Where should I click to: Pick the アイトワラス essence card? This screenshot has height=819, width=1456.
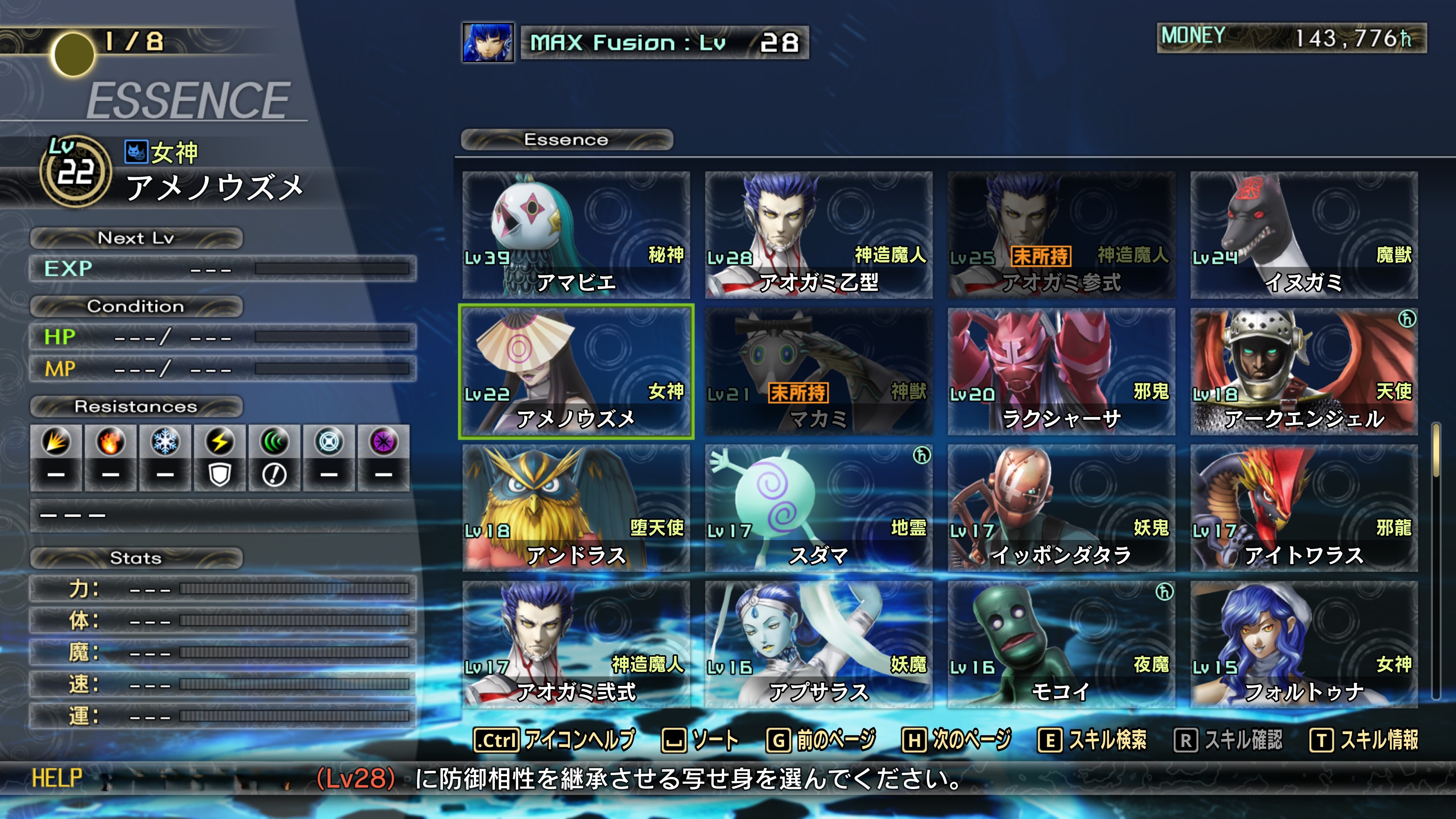point(1304,508)
